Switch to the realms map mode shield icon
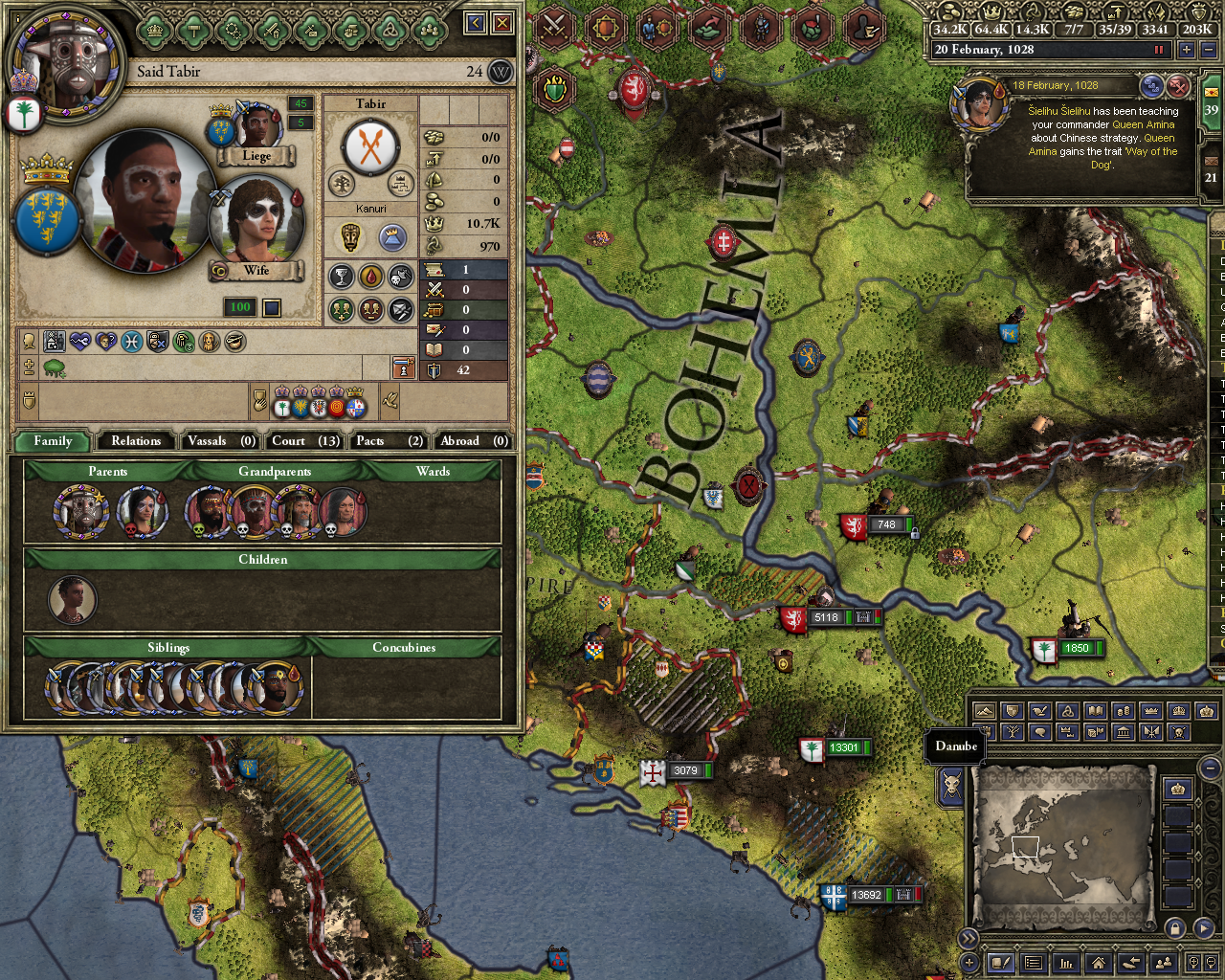1225x980 pixels. (1012, 710)
